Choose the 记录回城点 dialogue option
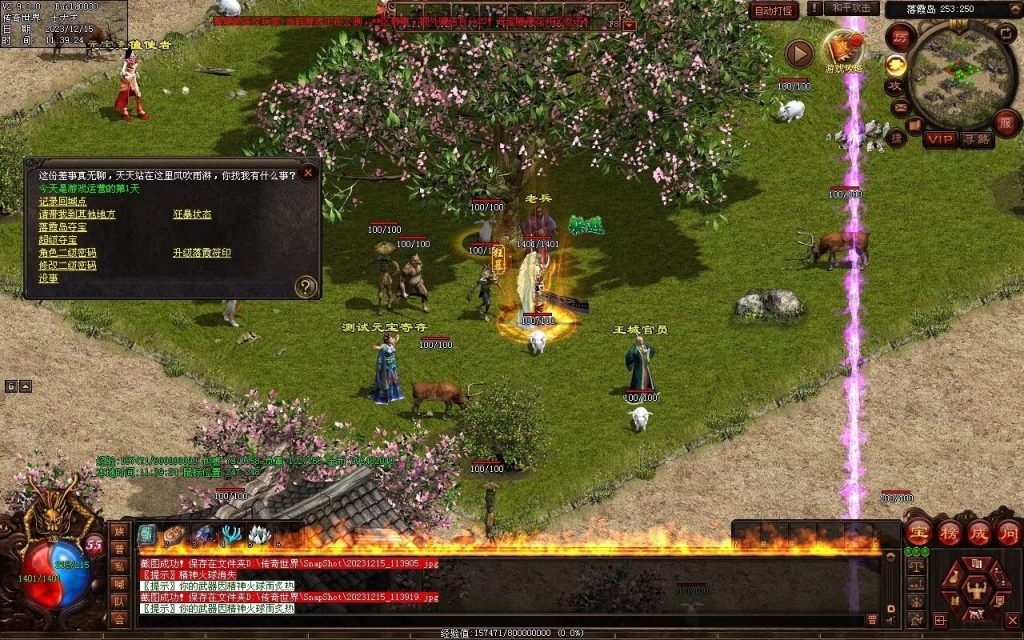 (62, 201)
